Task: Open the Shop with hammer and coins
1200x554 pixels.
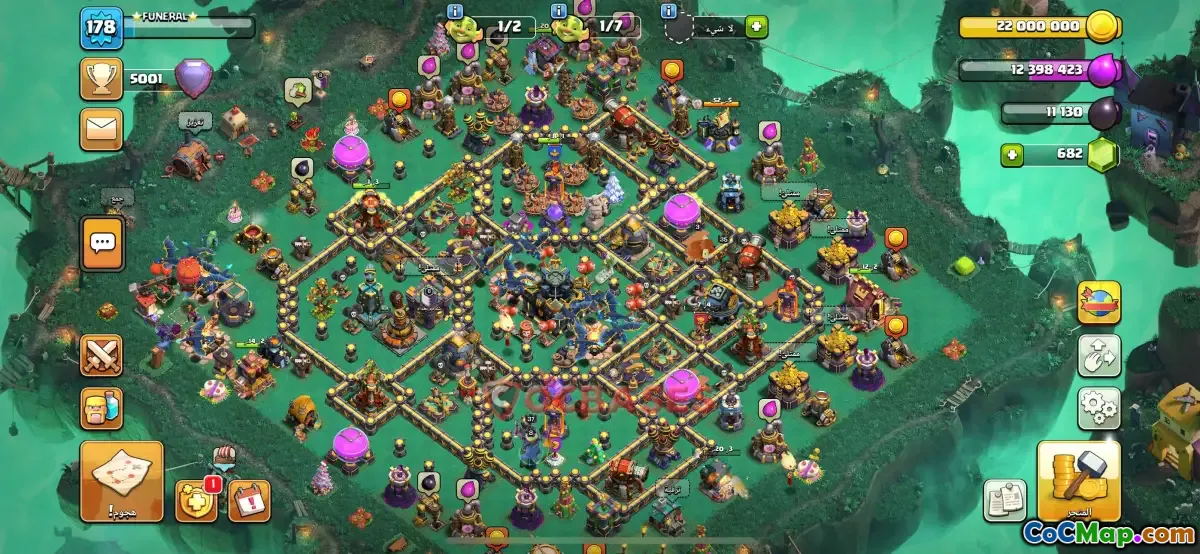Action: [1078, 481]
